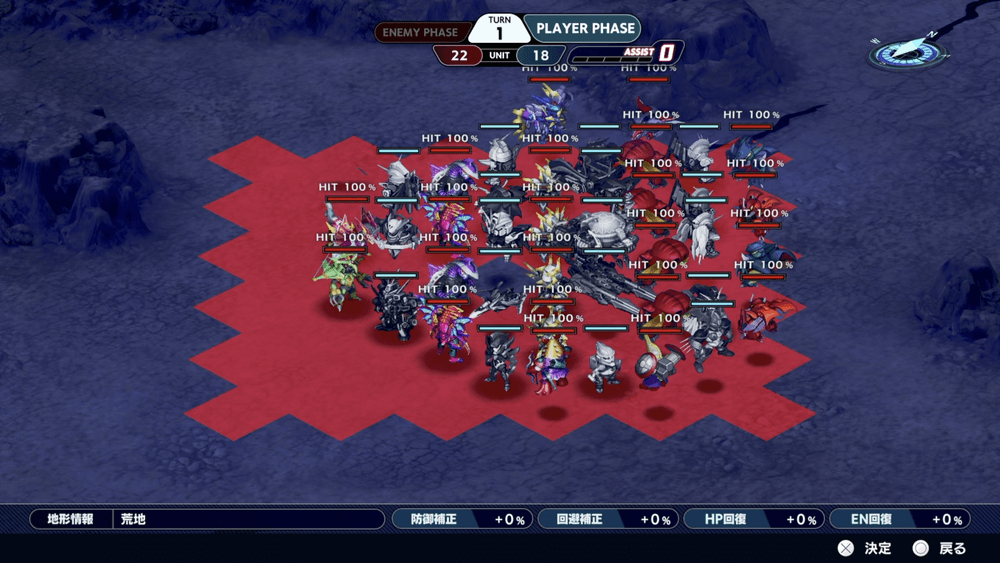Select the PLAYER PHASE label
The width and height of the screenshot is (1000, 563).
(x=581, y=29)
